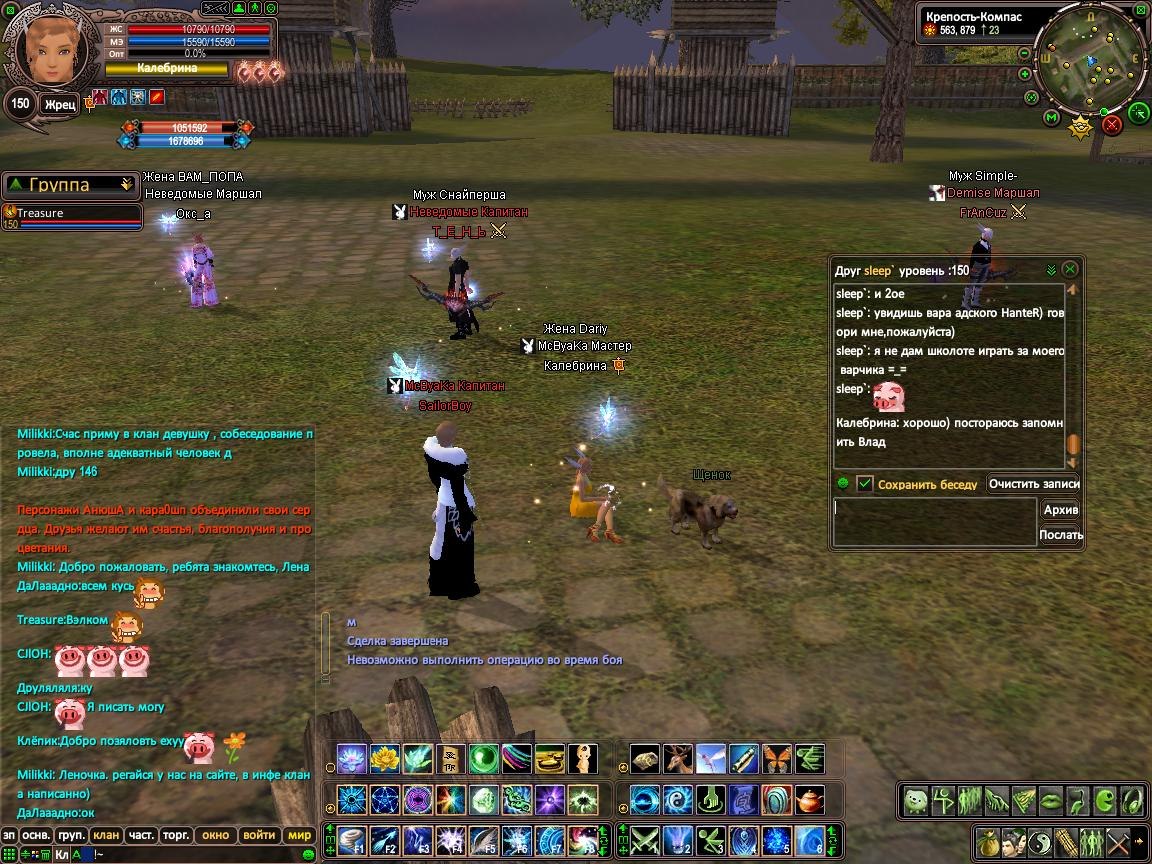Screen dimensions: 1152x864
Task: Send the message with Послать button
Action: tap(1060, 535)
